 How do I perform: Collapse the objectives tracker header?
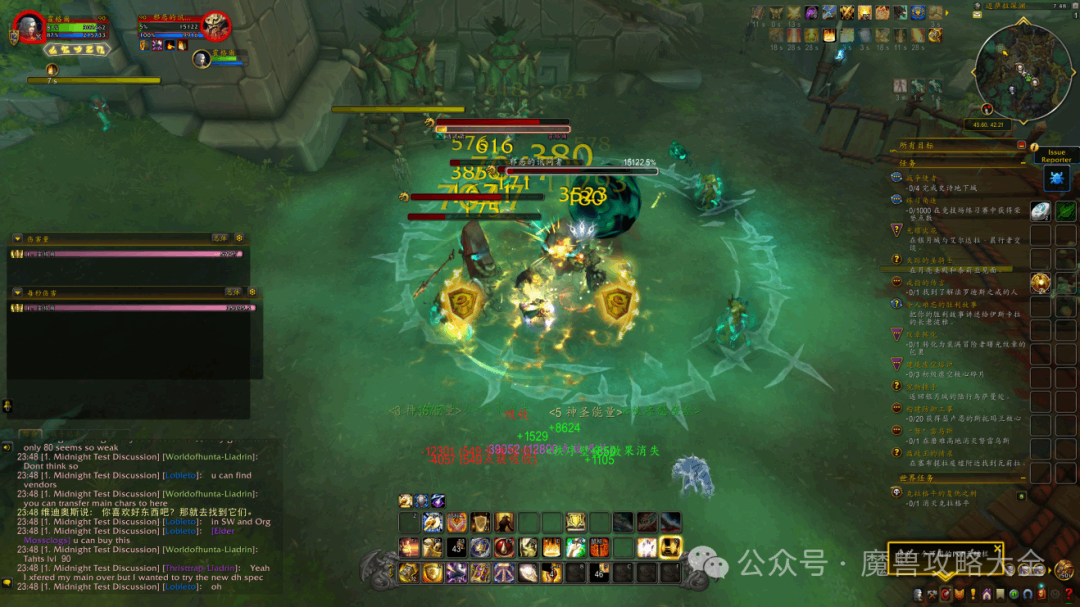point(1022,146)
